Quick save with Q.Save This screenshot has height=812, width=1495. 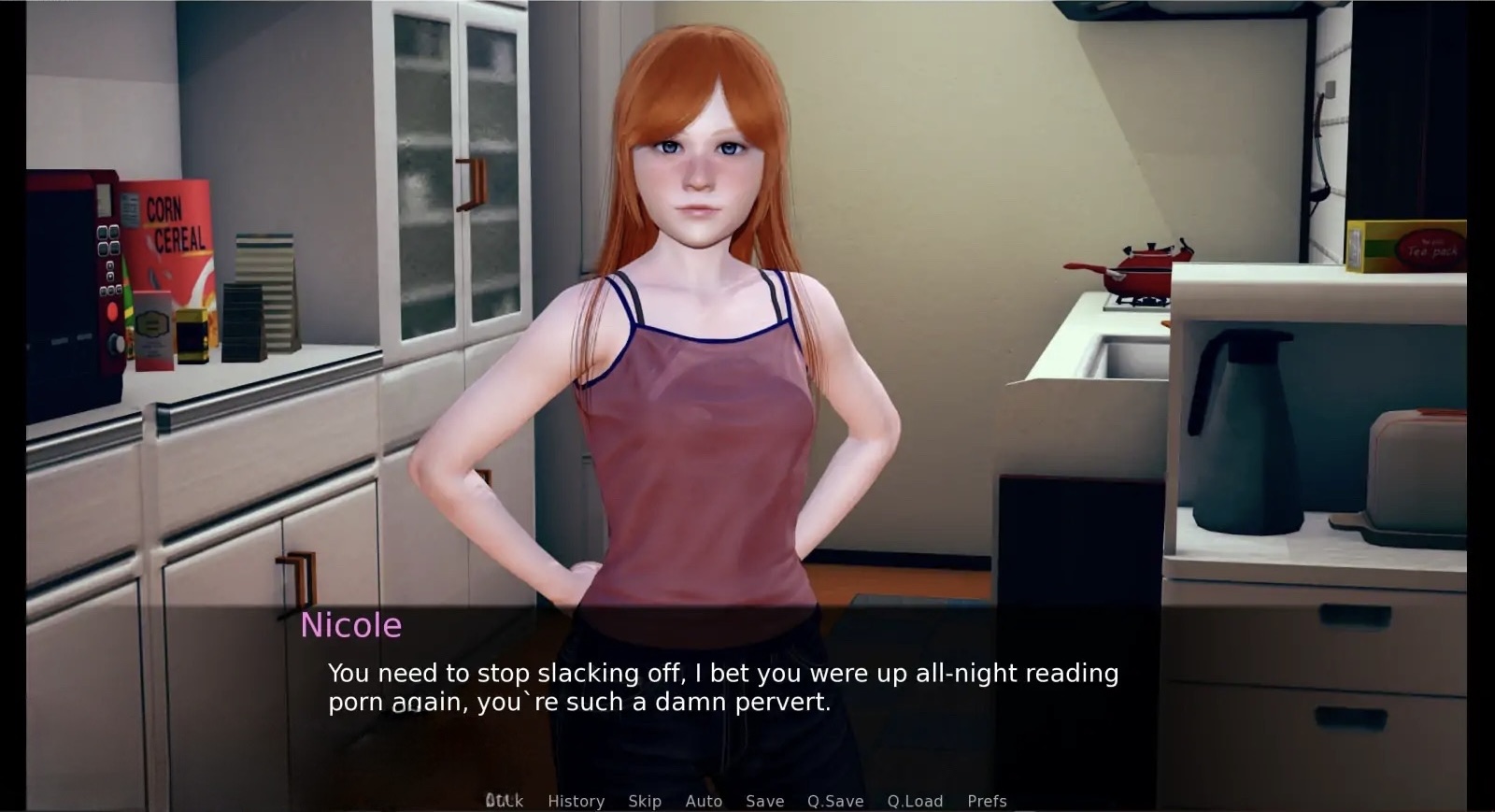pos(835,801)
